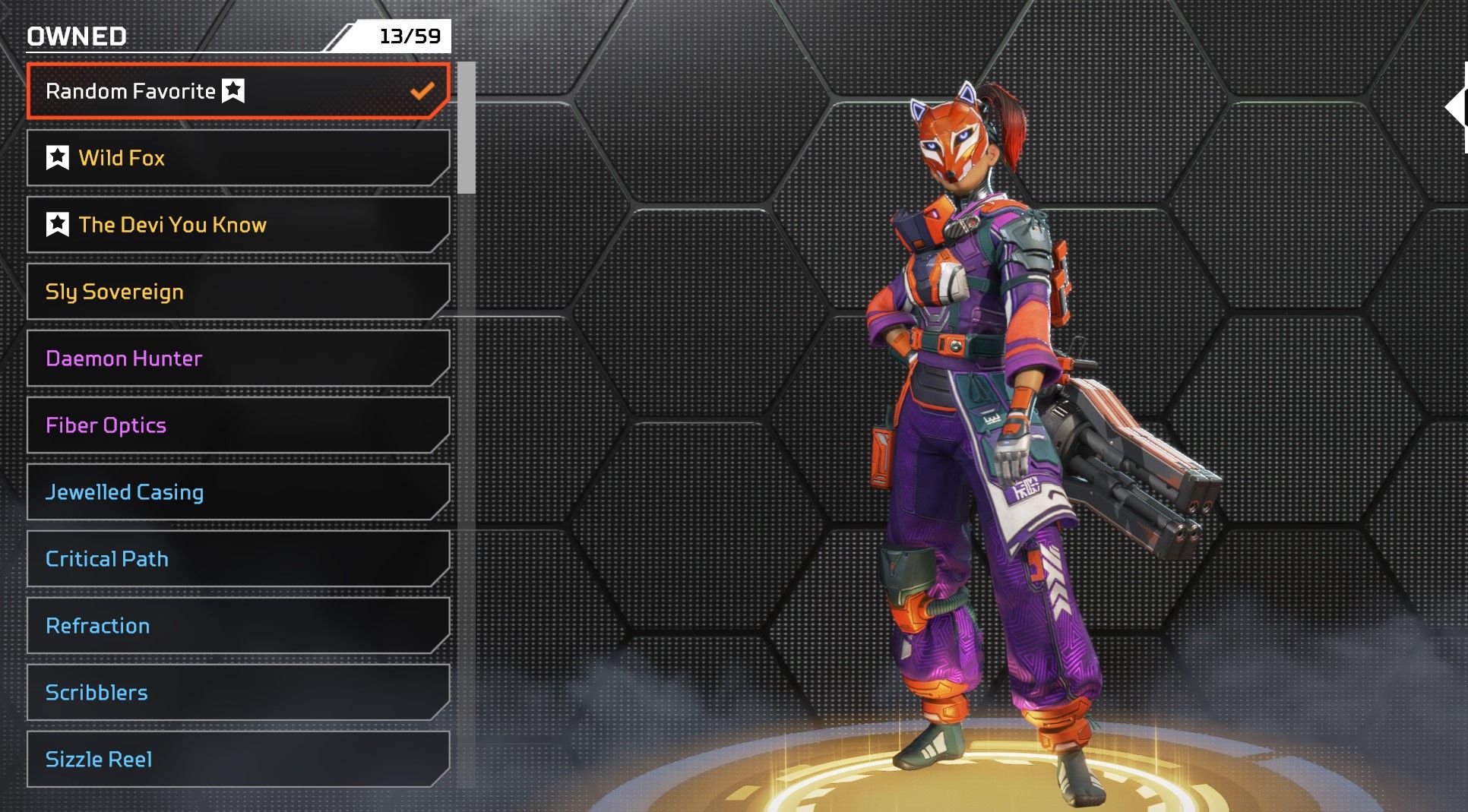This screenshot has width=1468, height=812.
Task: Equip The Devi You Know skin
Action: (237, 225)
